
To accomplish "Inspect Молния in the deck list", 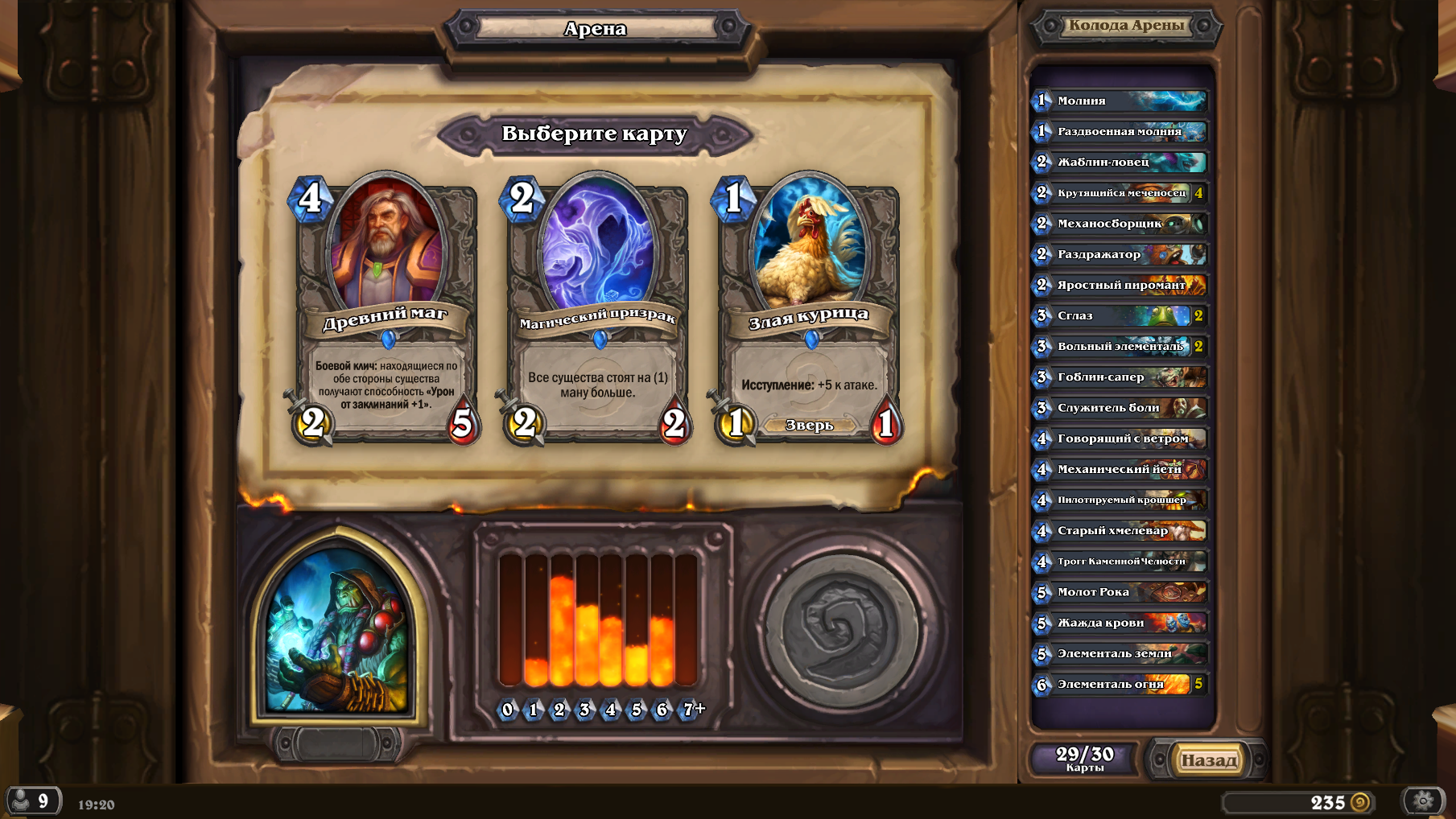I will (x=1120, y=101).
